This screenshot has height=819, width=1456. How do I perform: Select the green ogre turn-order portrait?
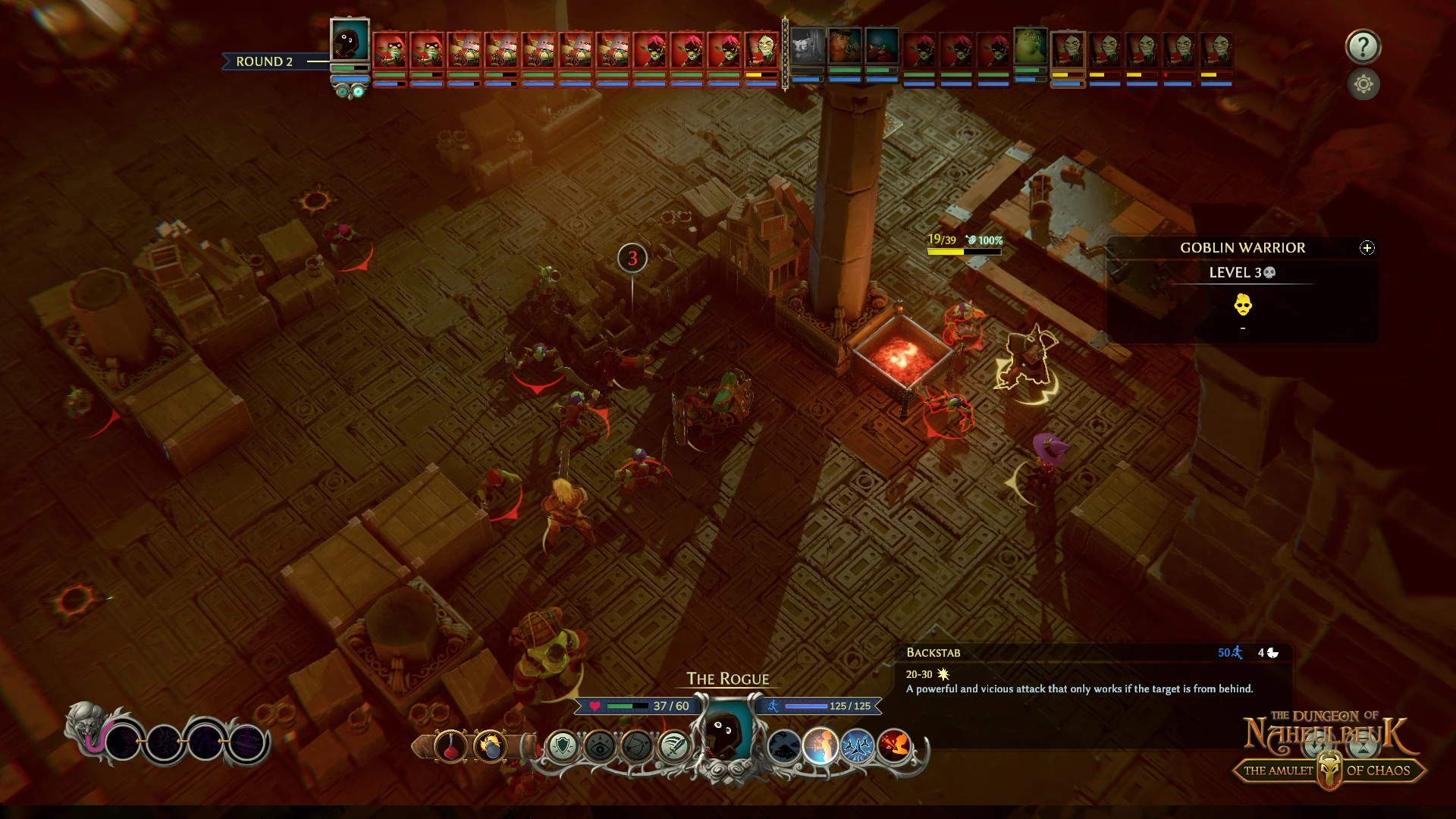coord(1030,47)
